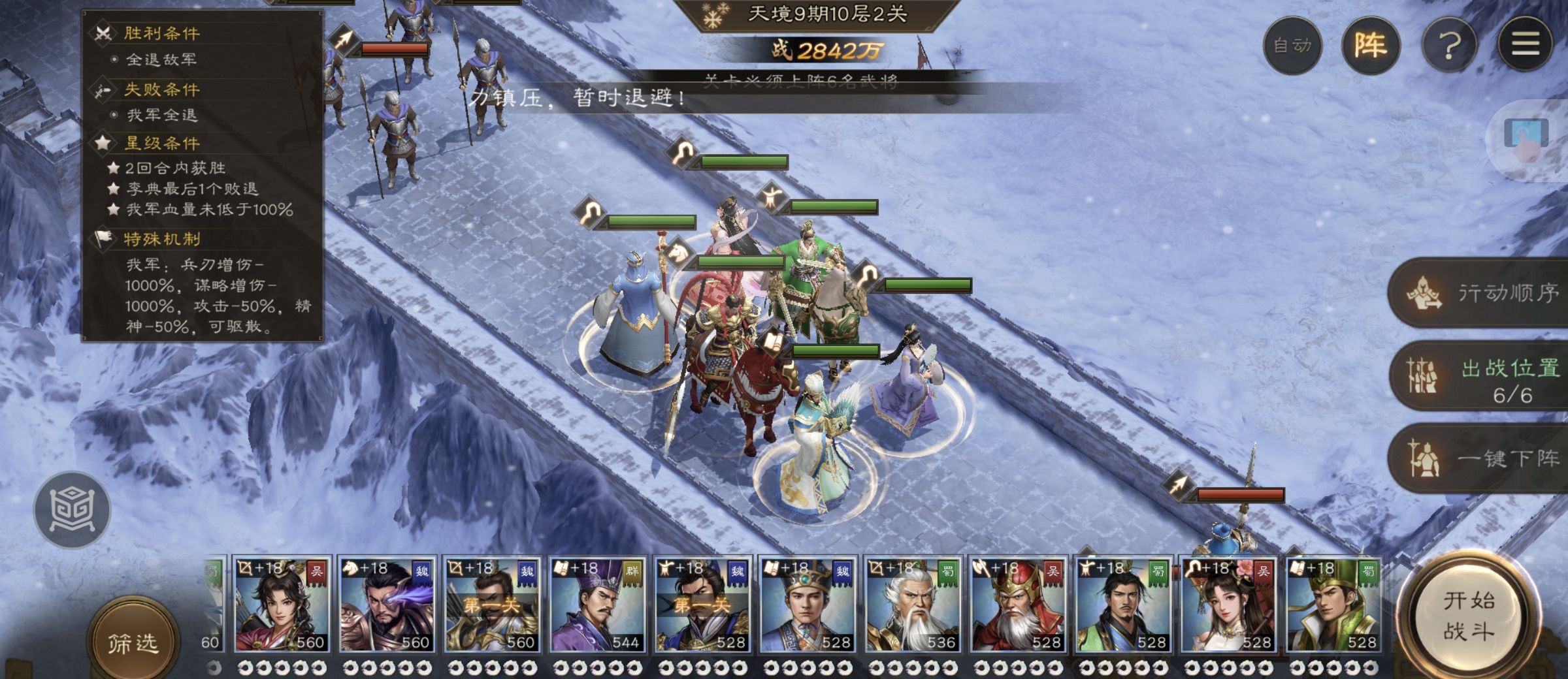Toggle 自动 auto-battle mode
The width and height of the screenshot is (1568, 679).
[x=1292, y=45]
